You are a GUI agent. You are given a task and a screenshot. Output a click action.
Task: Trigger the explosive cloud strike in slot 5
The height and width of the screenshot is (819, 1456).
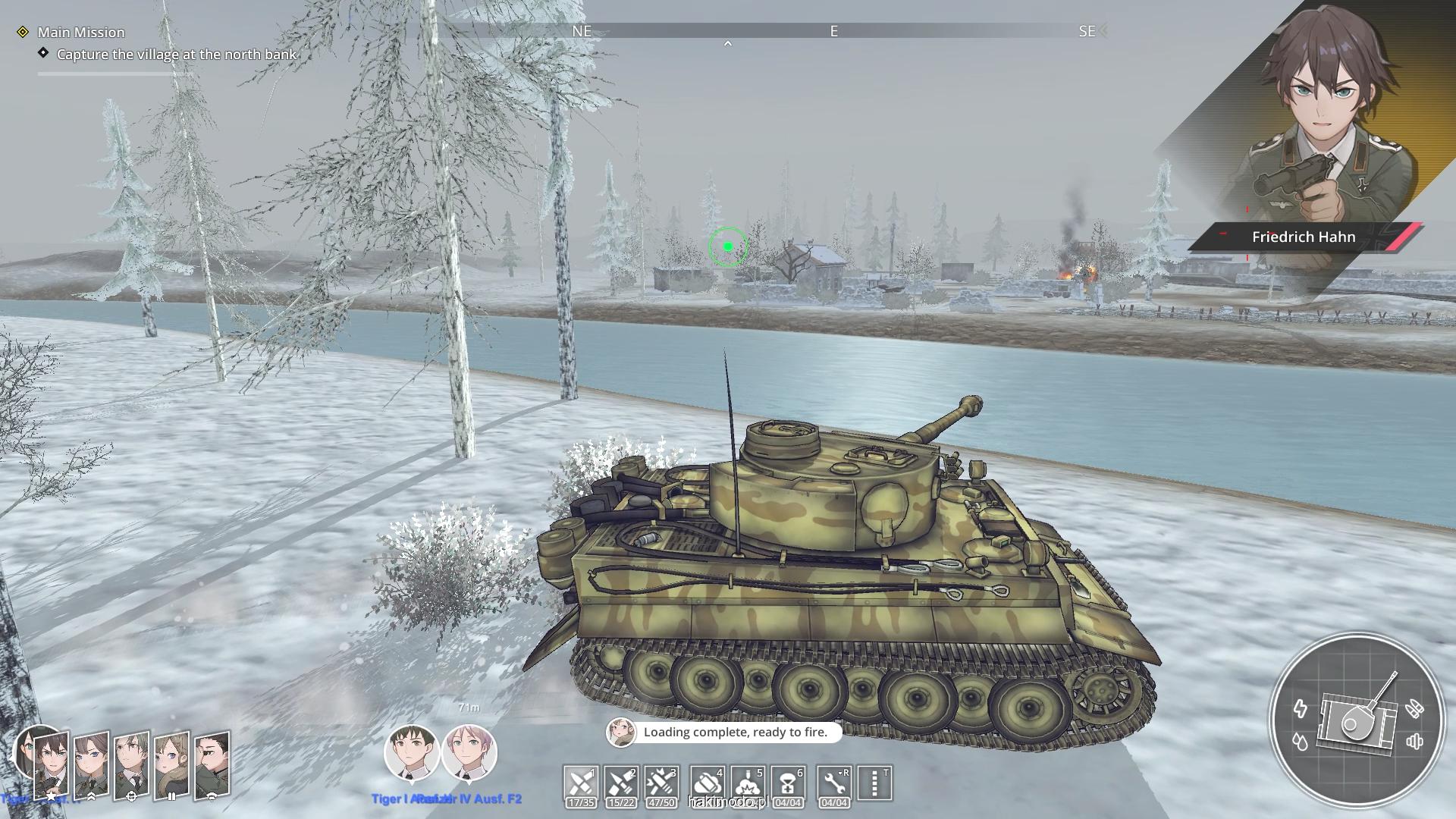pyautogui.click(x=748, y=783)
